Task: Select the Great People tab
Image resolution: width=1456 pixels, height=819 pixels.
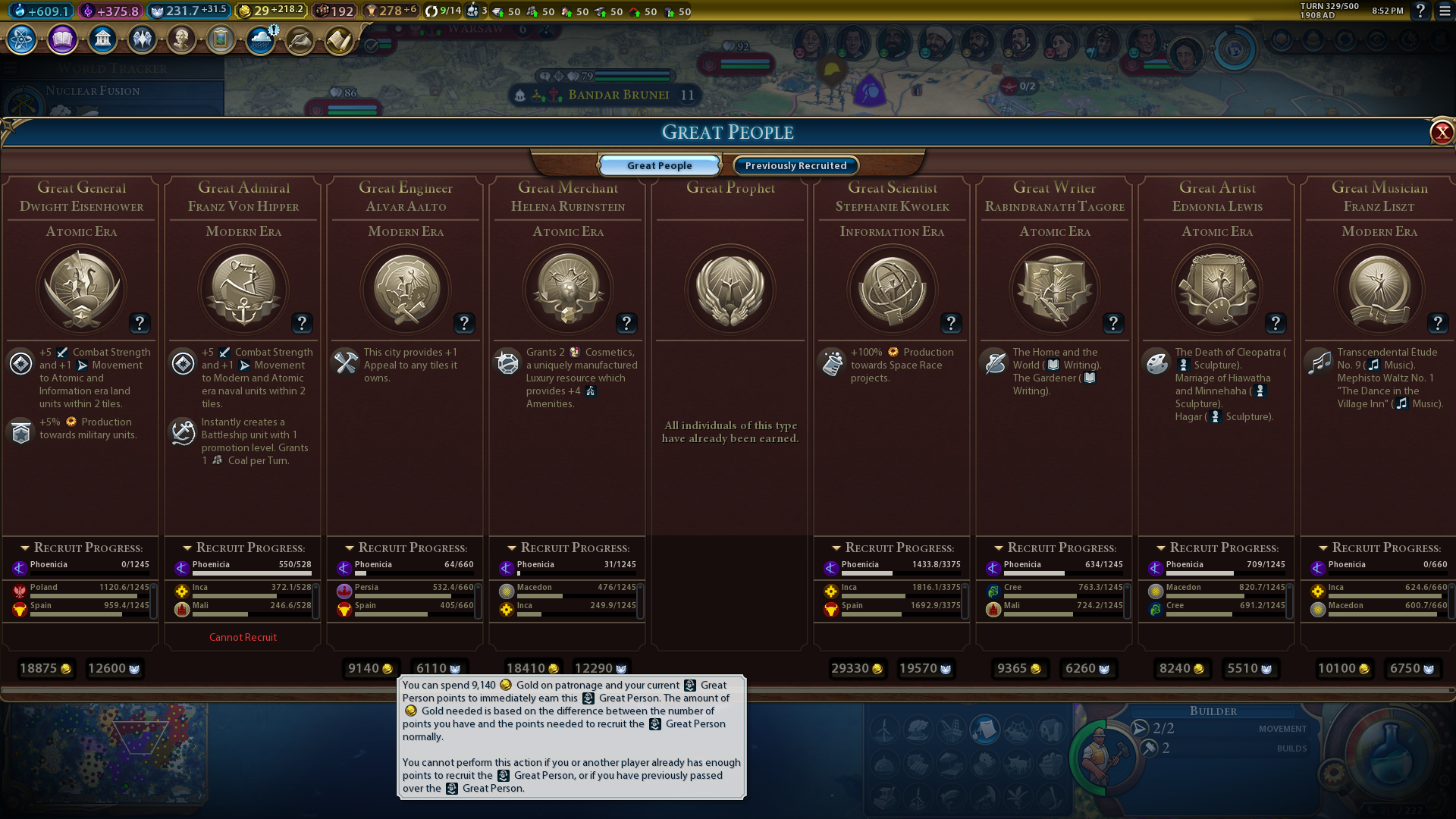Action: coord(659,165)
